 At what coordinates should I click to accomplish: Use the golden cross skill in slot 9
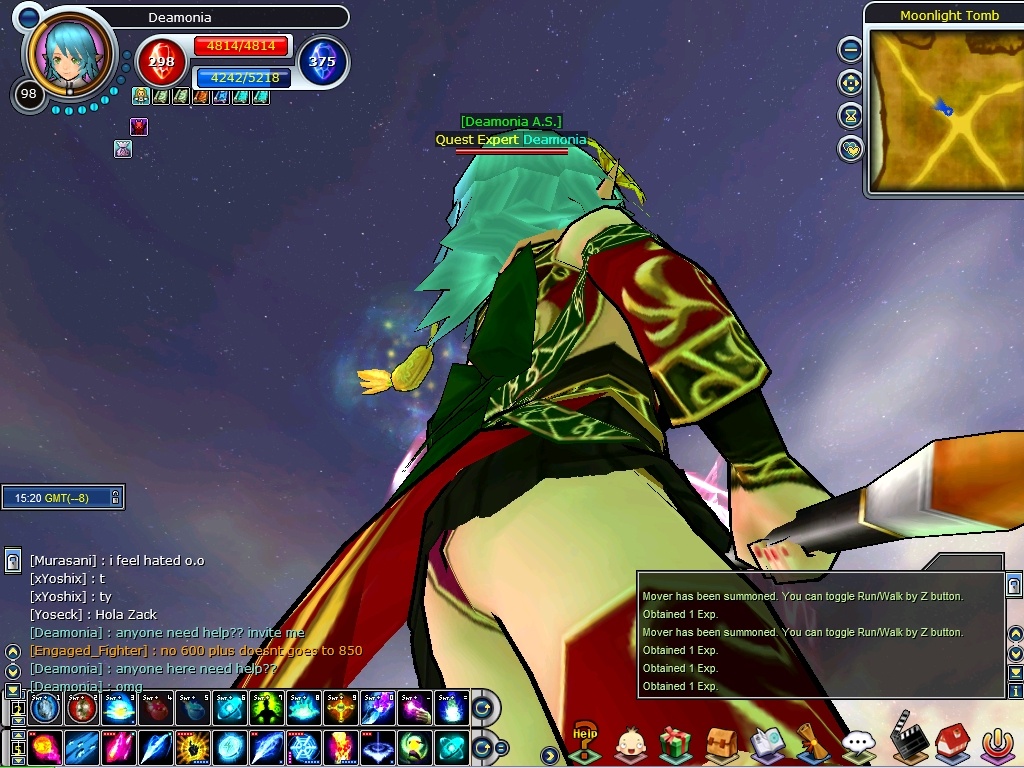pyautogui.click(x=339, y=708)
